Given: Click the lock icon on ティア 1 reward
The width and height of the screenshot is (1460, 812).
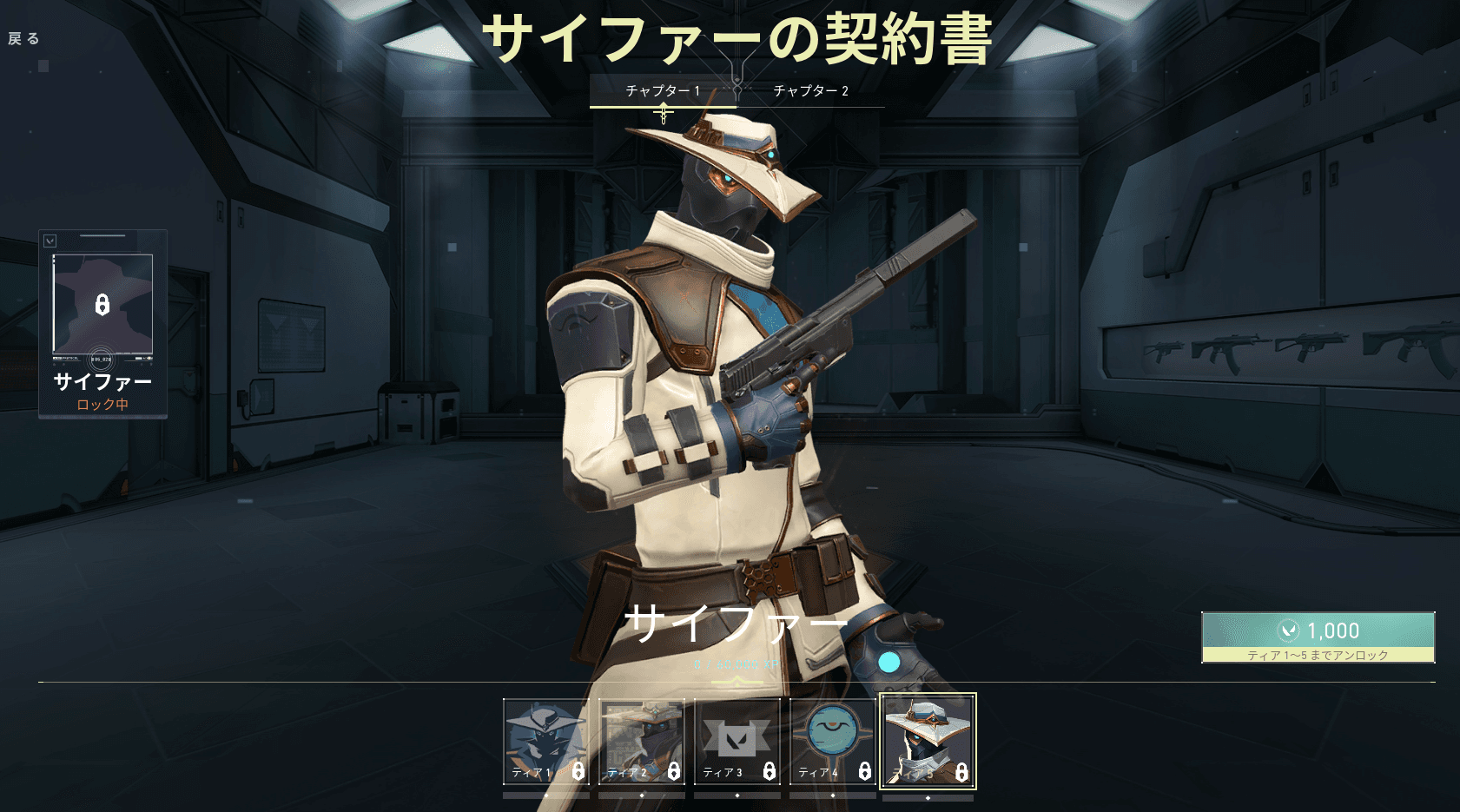Looking at the screenshot, I should [x=577, y=769].
